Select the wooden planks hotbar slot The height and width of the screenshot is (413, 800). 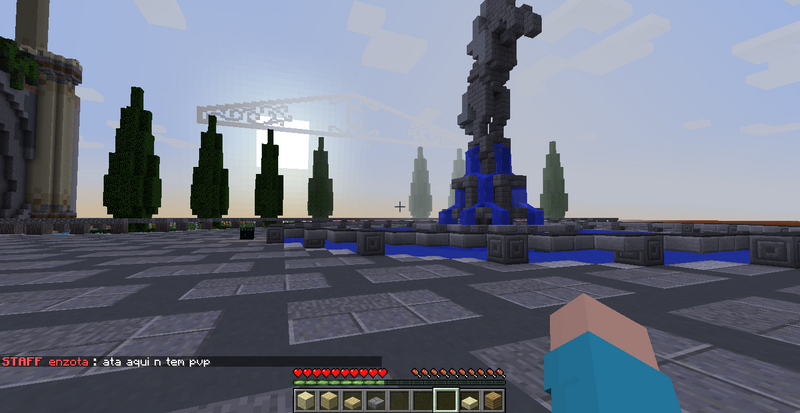[493, 401]
